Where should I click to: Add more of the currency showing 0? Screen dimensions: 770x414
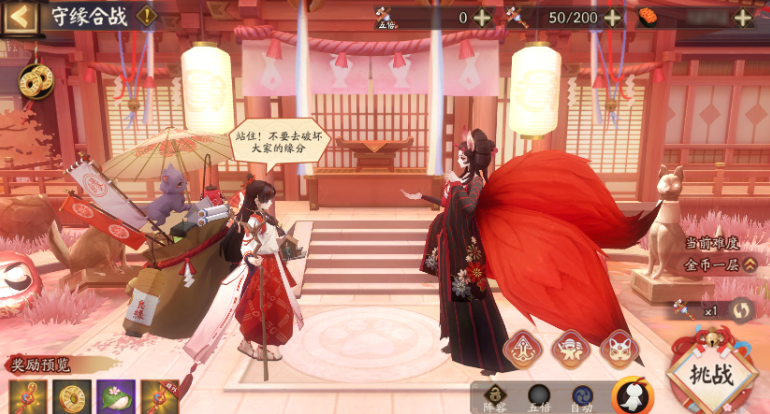(482, 17)
